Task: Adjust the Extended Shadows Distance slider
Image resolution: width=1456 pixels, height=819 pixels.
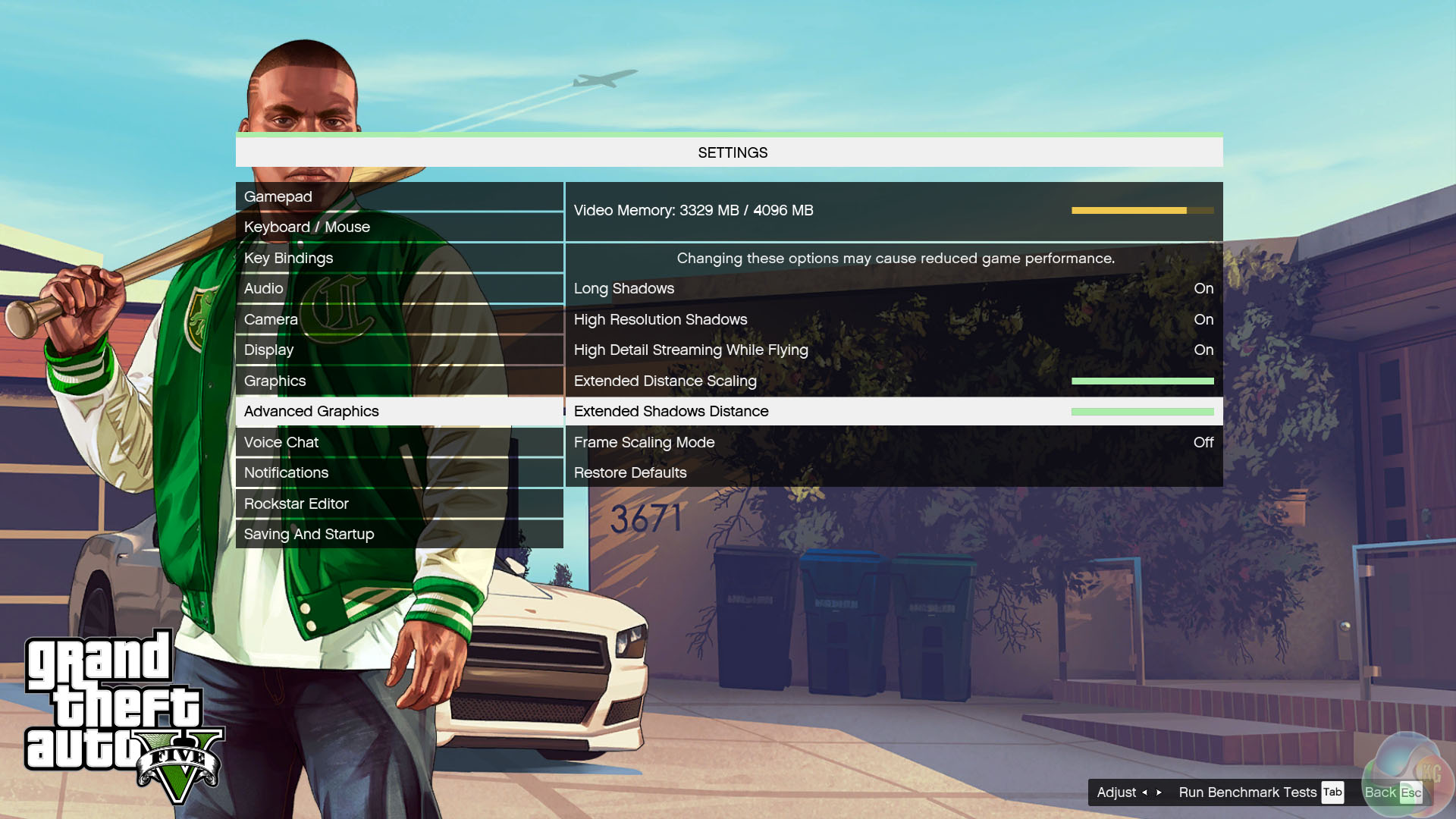Action: pos(1142,412)
